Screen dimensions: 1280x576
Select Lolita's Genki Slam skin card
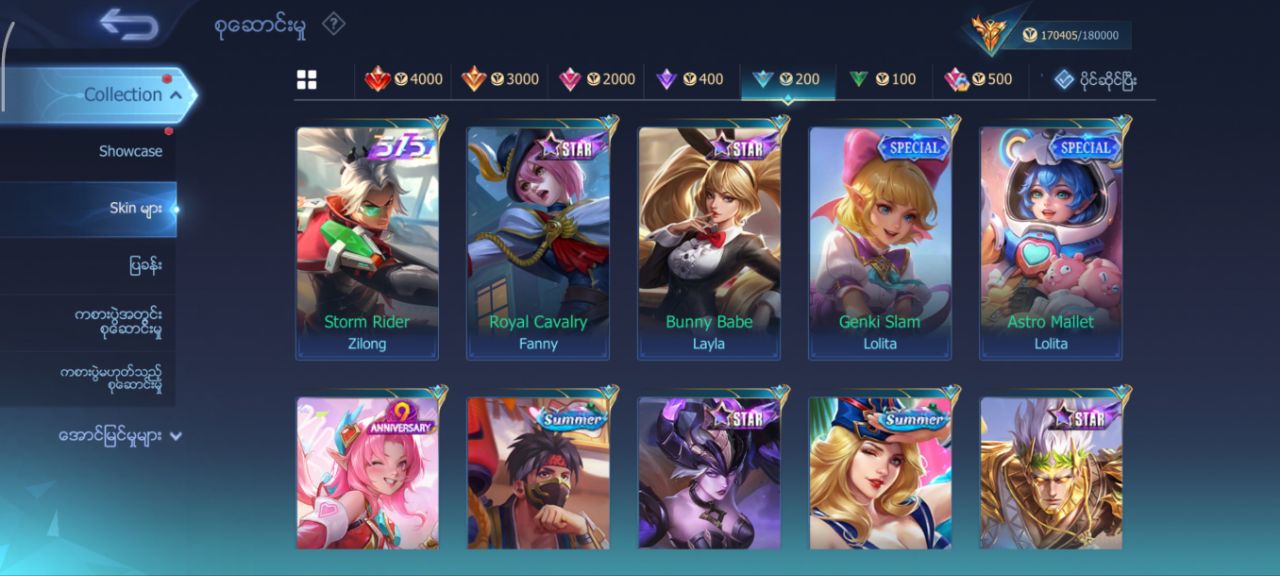(880, 242)
